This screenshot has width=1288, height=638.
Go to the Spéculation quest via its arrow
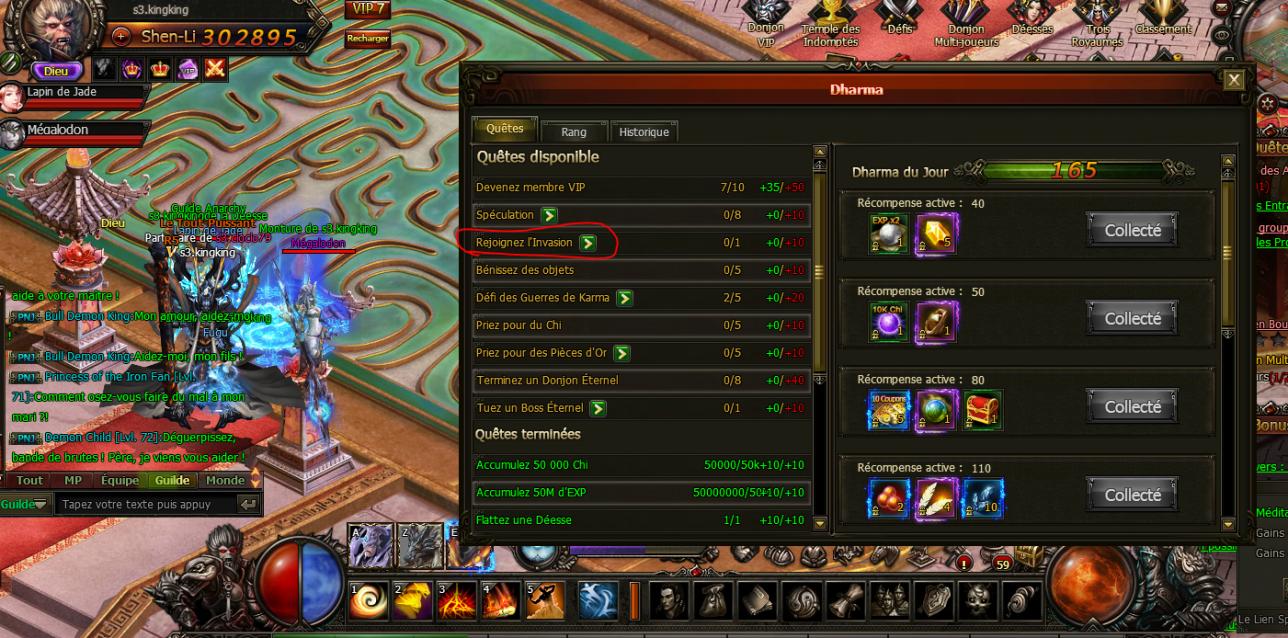(549, 215)
